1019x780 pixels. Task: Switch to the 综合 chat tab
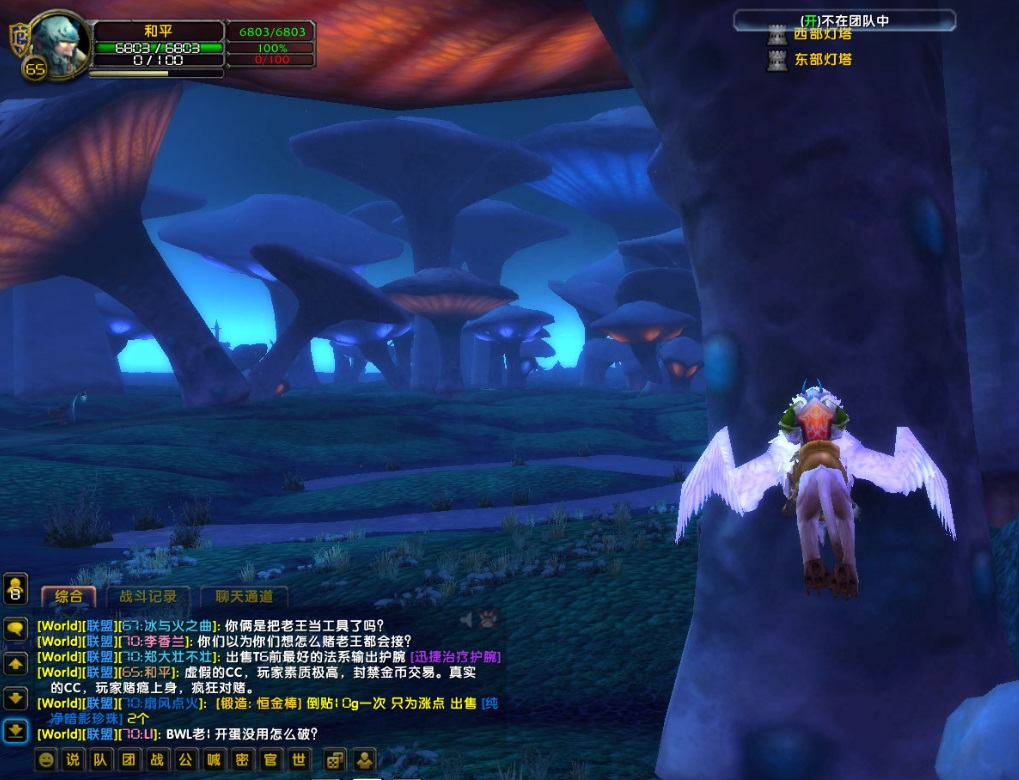69,596
